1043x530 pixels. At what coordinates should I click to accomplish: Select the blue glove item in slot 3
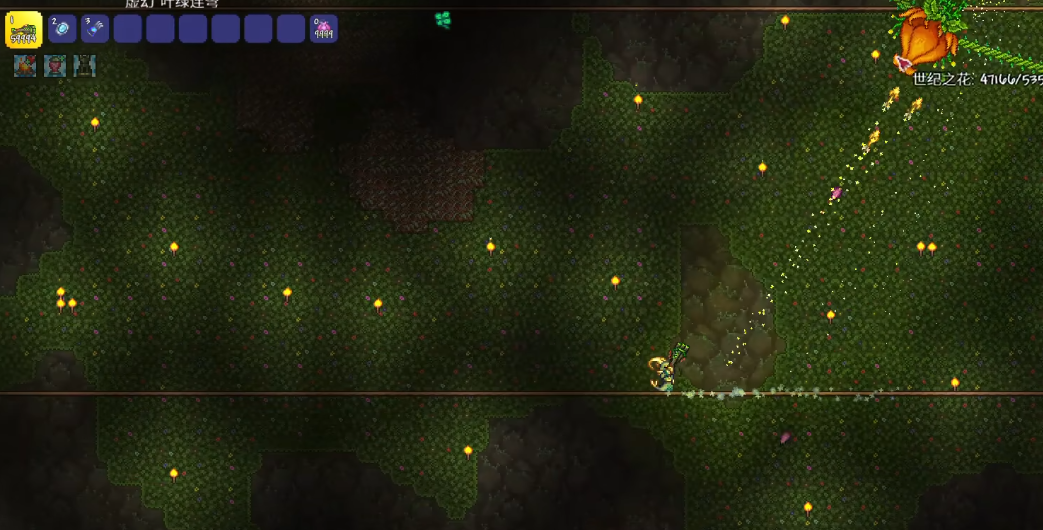point(95,29)
